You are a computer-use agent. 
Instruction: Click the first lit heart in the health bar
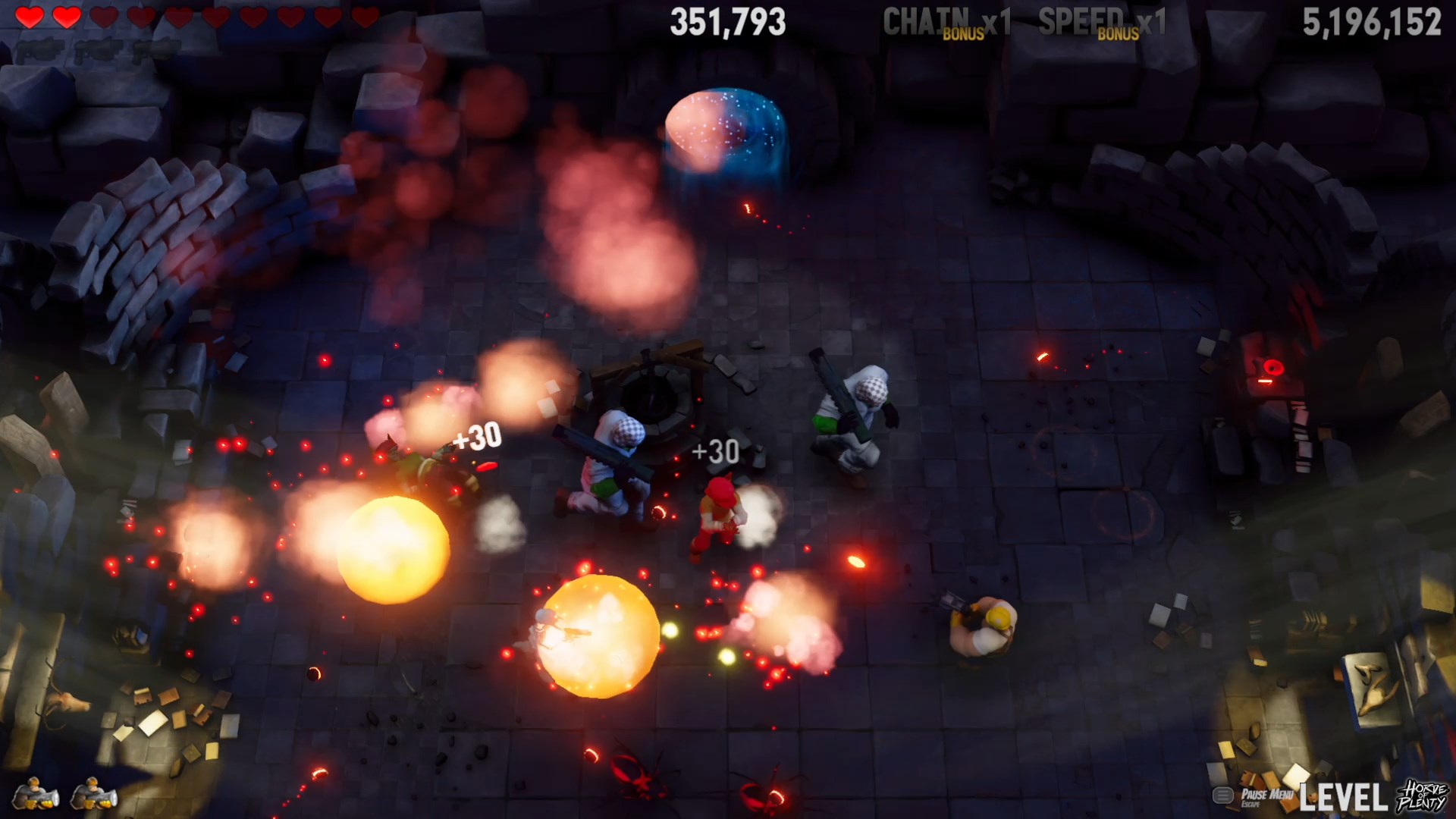29,16
